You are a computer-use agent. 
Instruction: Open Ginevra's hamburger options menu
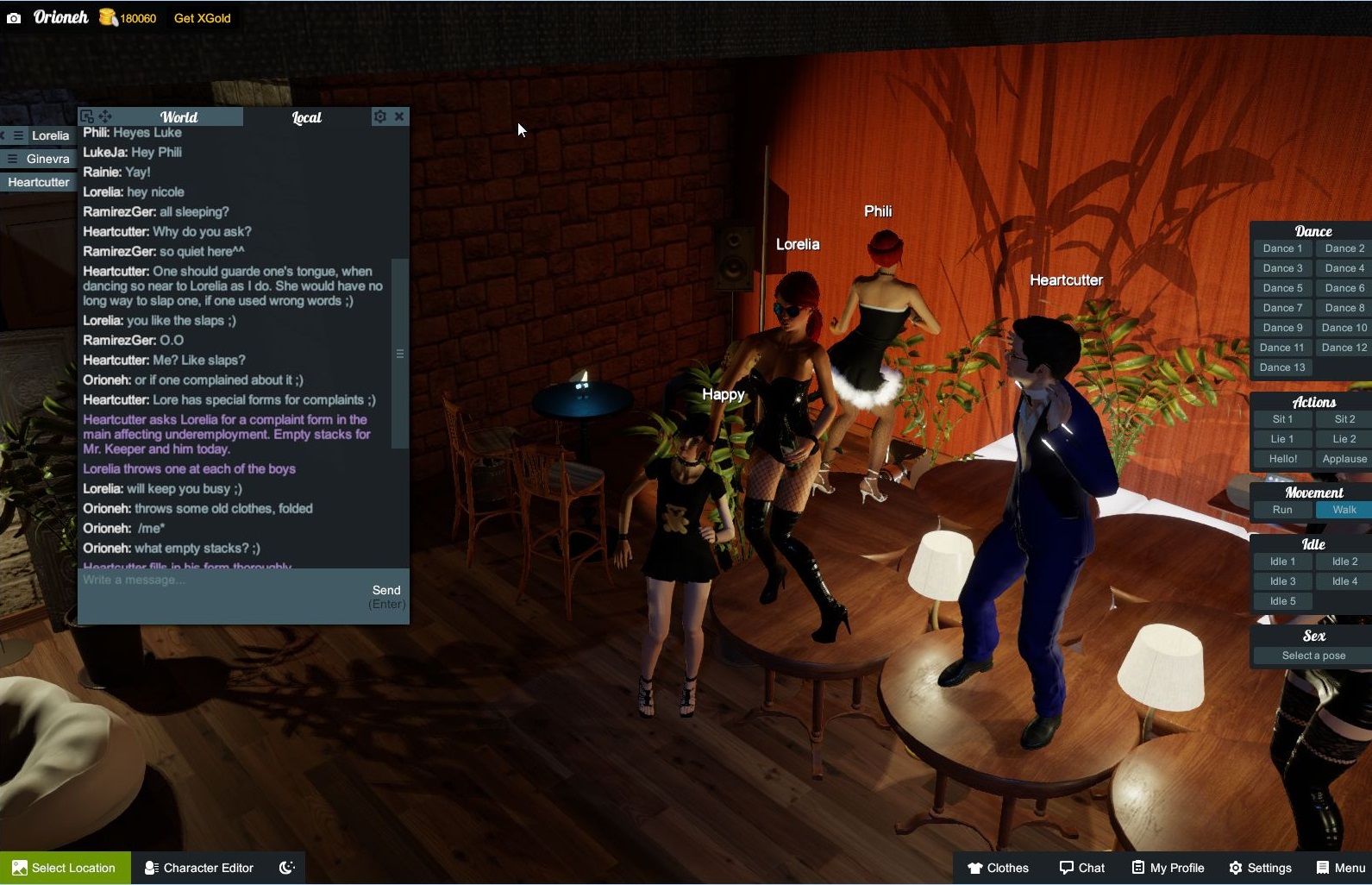click(x=12, y=160)
